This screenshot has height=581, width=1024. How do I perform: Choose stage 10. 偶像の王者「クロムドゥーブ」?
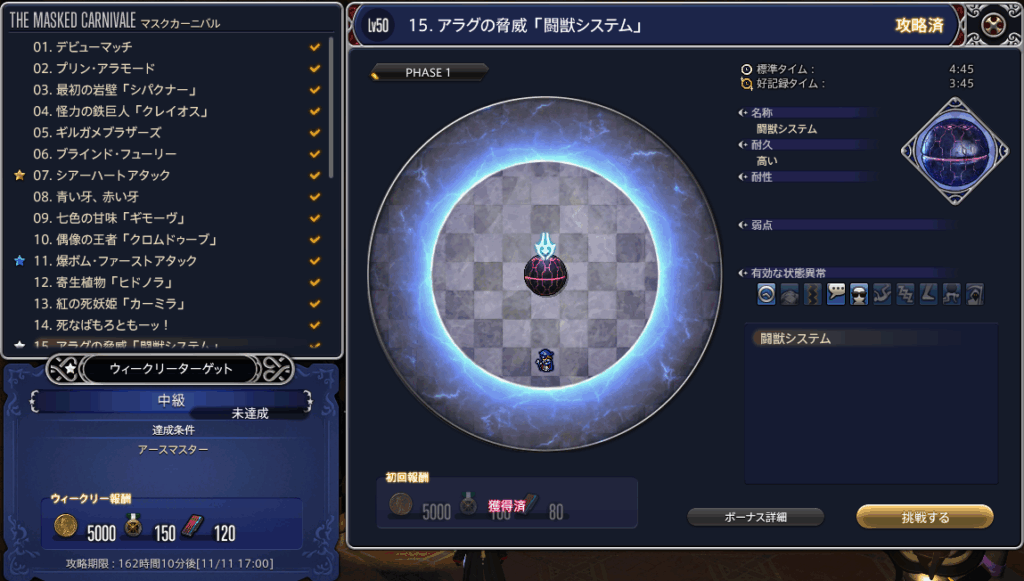(x=125, y=240)
